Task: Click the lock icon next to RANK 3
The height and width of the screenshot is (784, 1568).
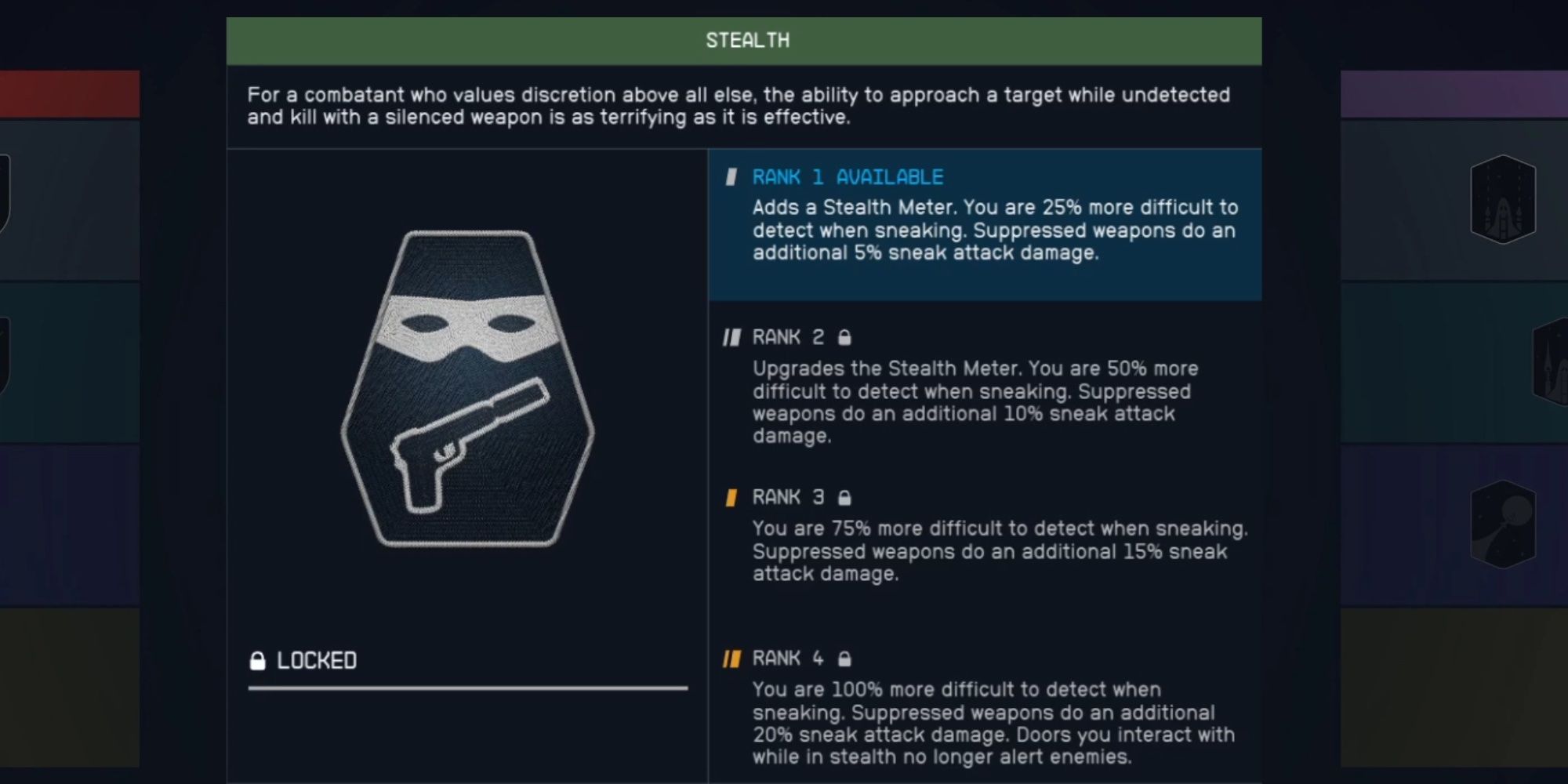Action: 845,496
